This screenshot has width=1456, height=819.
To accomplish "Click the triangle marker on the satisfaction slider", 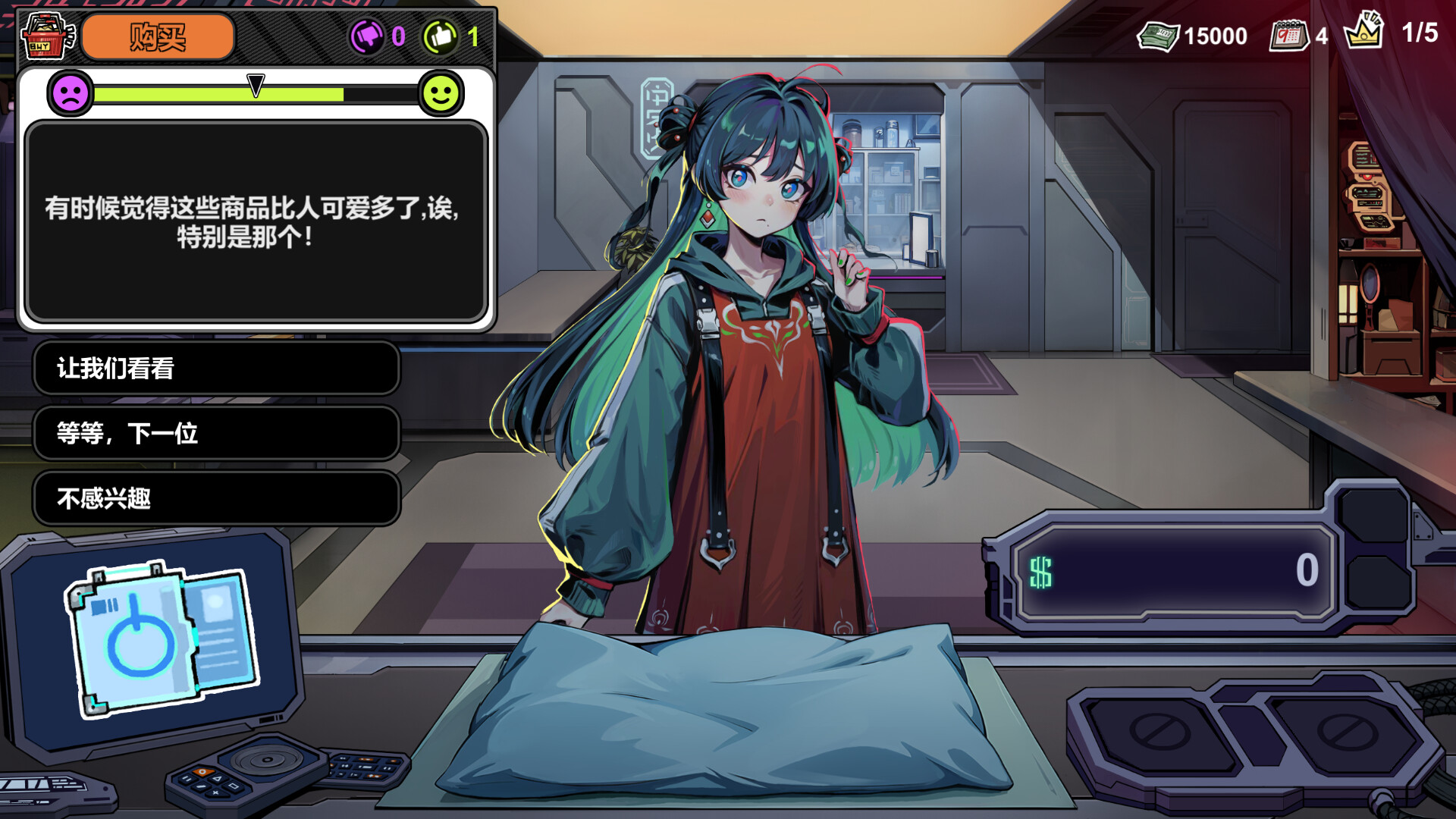I will [256, 85].
